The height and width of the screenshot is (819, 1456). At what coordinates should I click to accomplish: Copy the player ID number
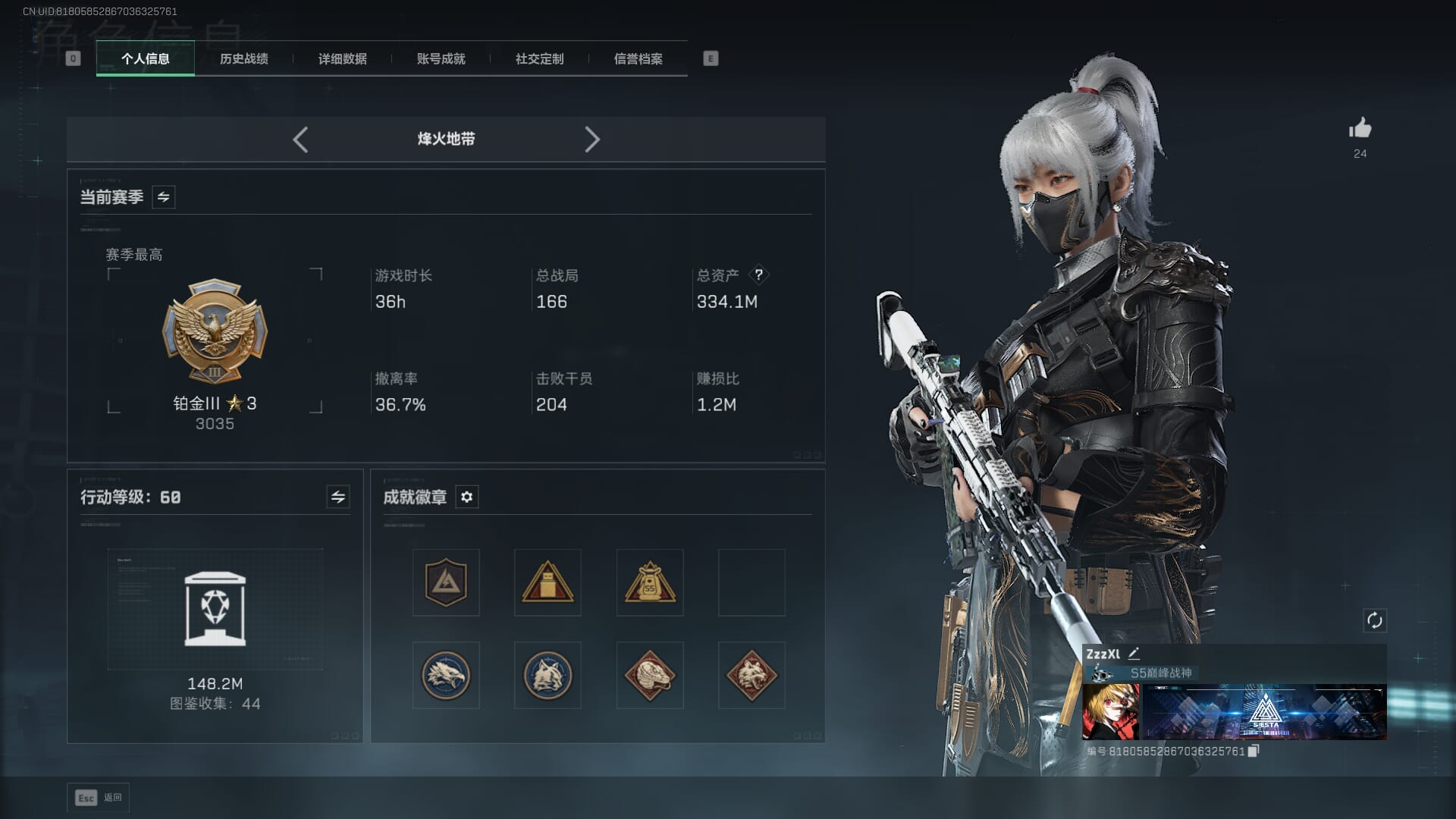[1254, 751]
